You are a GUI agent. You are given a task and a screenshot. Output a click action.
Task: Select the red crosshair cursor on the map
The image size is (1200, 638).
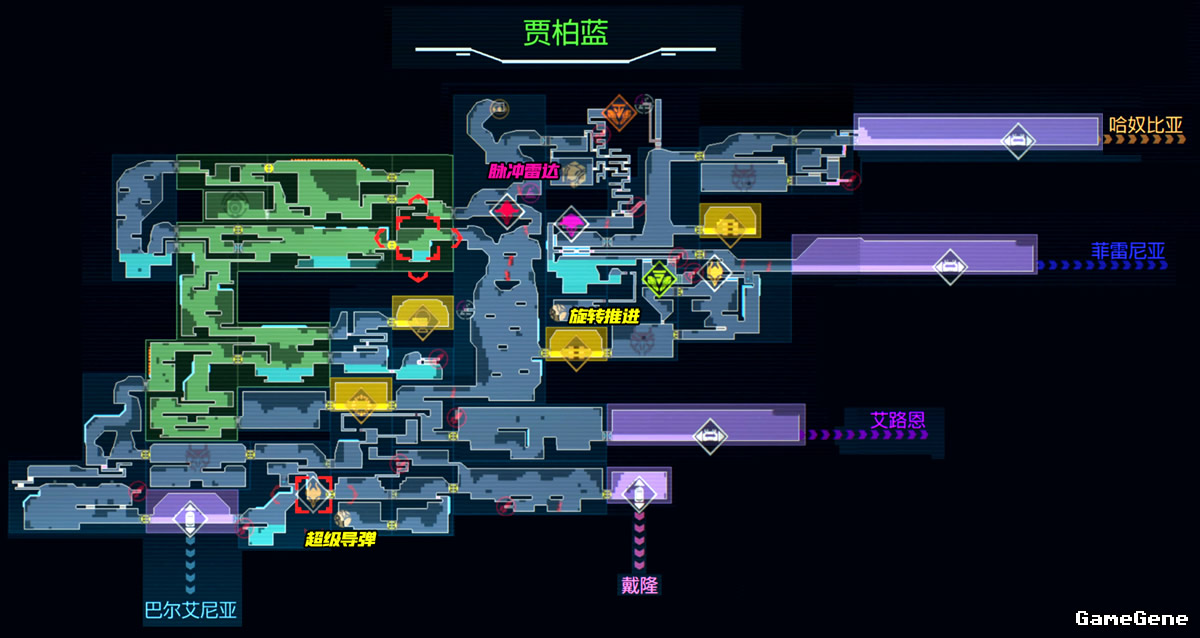[417, 237]
